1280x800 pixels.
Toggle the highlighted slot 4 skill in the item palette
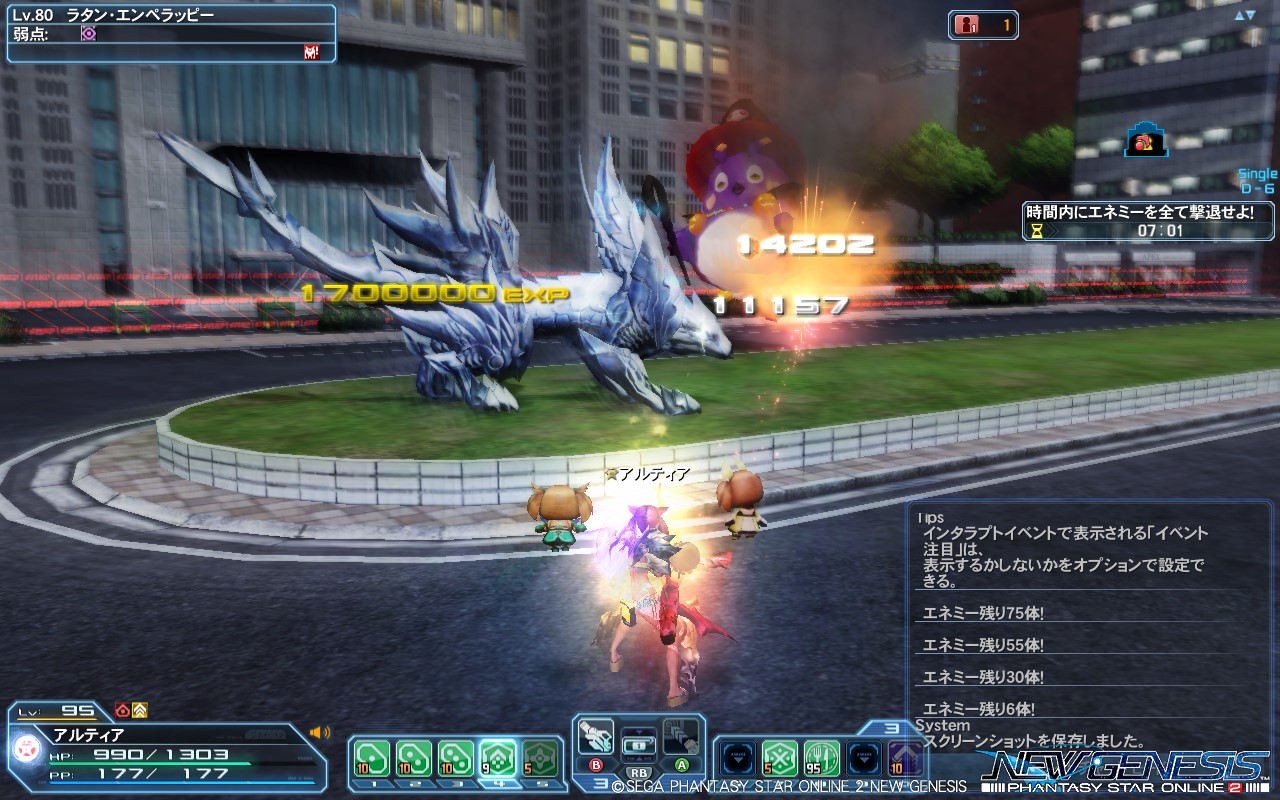(x=498, y=758)
